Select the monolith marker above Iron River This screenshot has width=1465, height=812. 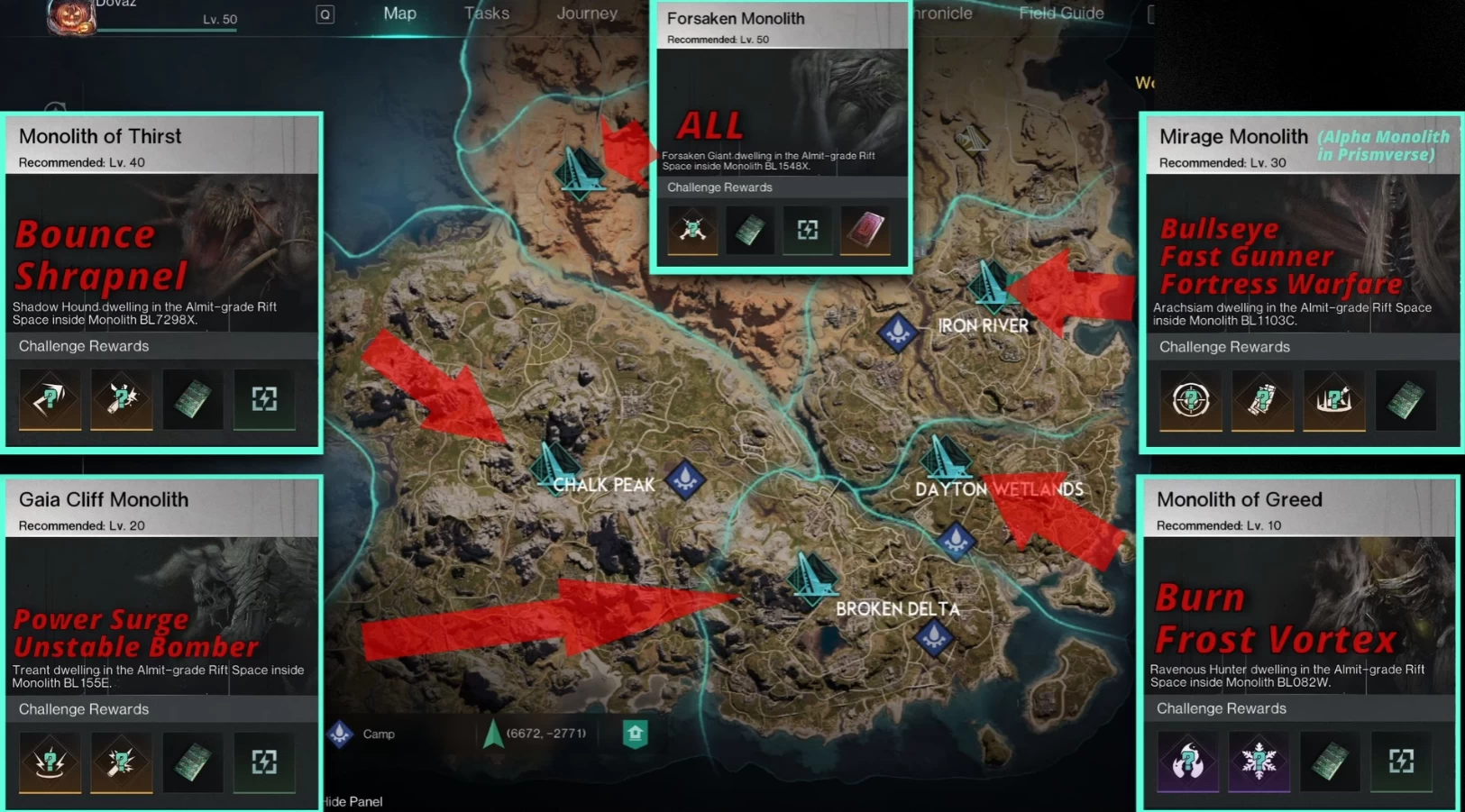991,284
